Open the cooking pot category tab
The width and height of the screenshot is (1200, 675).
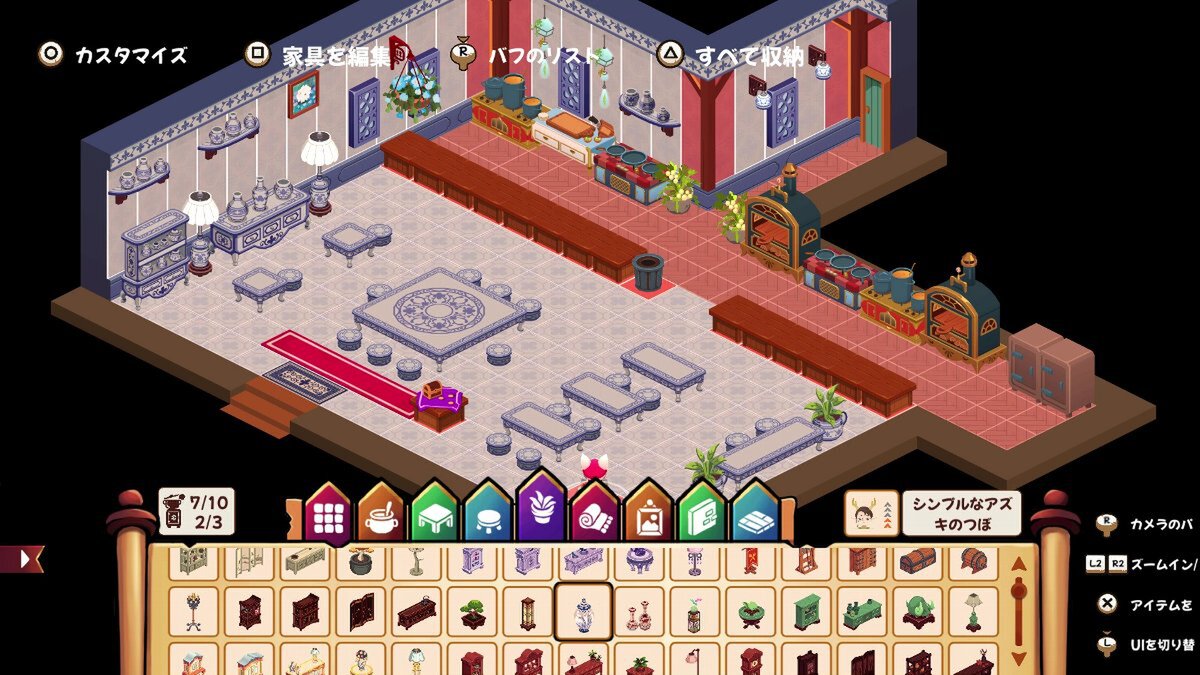[x=381, y=517]
